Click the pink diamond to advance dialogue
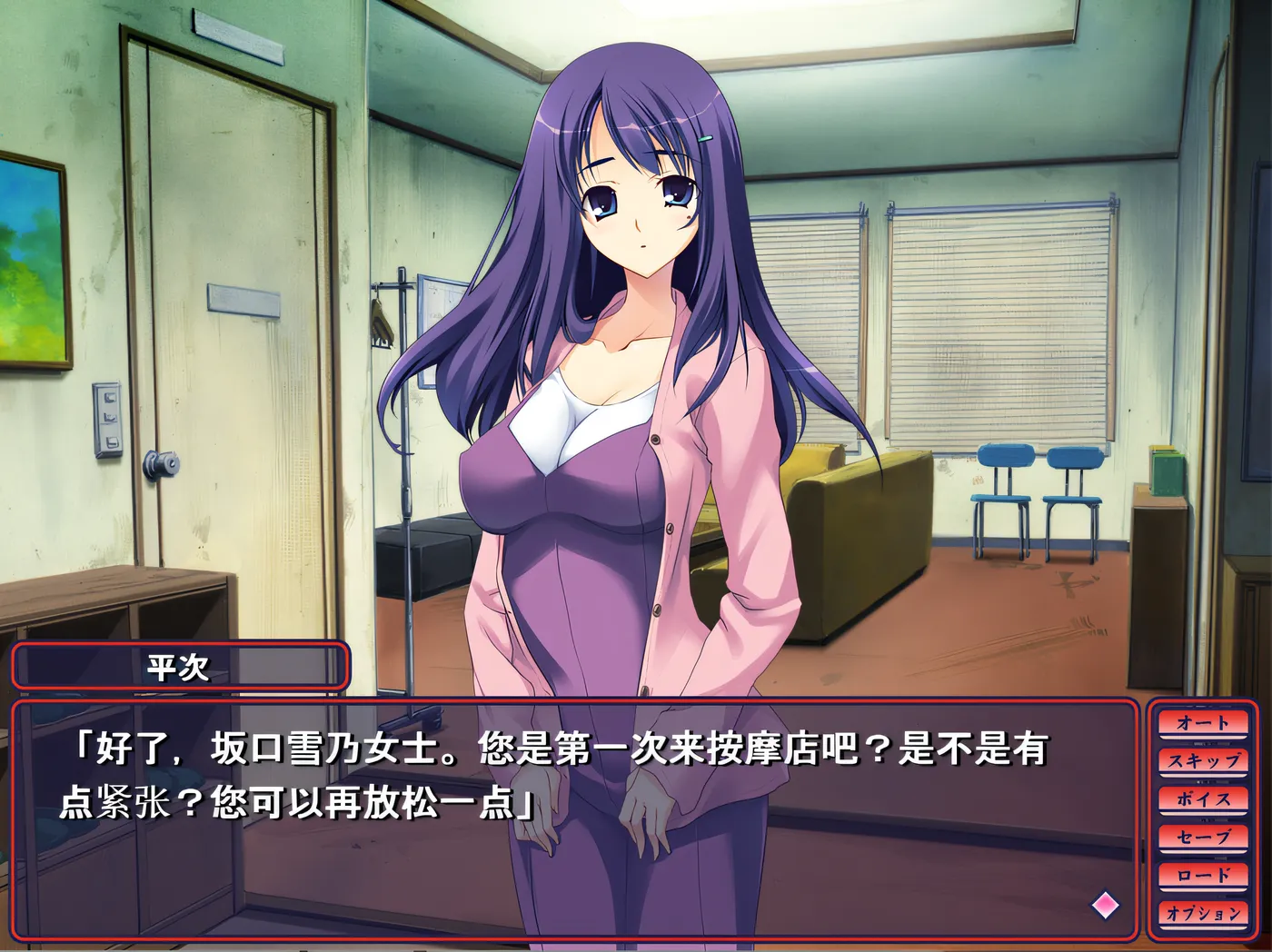The image size is (1272, 952). [1106, 904]
